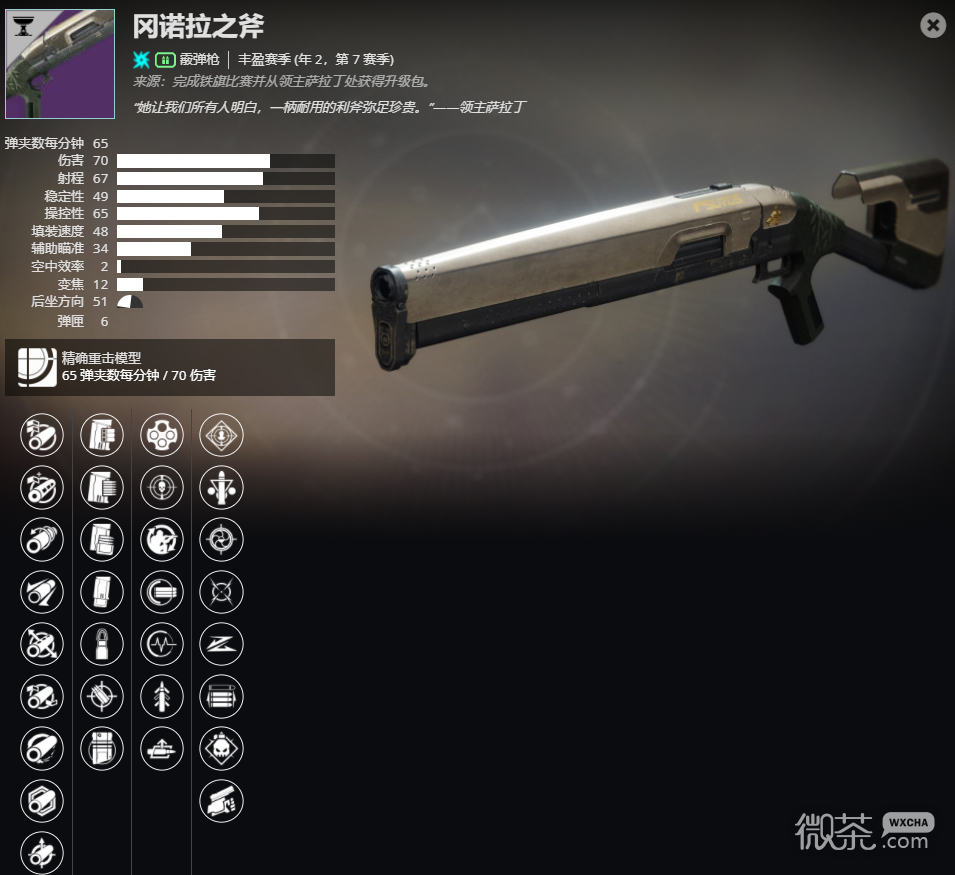Select the 精确重击模型 intrinsic perk icon

pyautogui.click(x=37, y=367)
